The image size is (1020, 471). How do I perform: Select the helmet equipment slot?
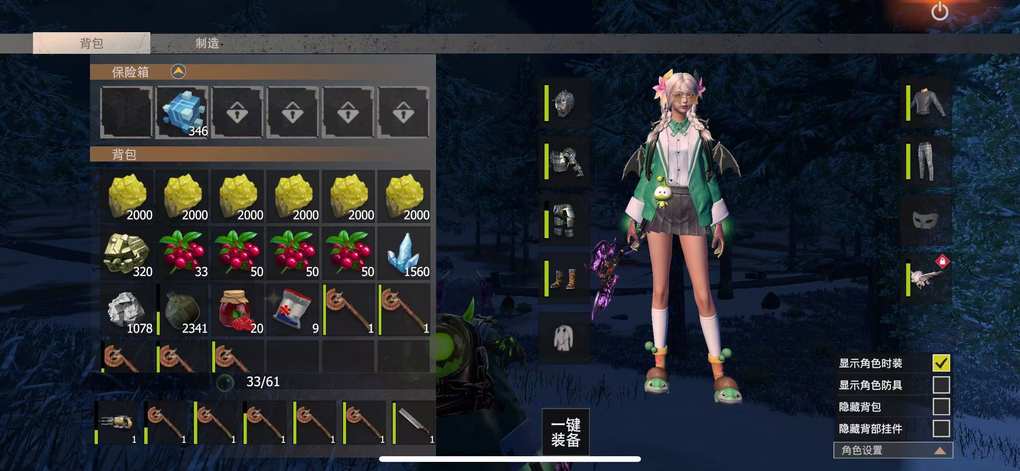(566, 104)
